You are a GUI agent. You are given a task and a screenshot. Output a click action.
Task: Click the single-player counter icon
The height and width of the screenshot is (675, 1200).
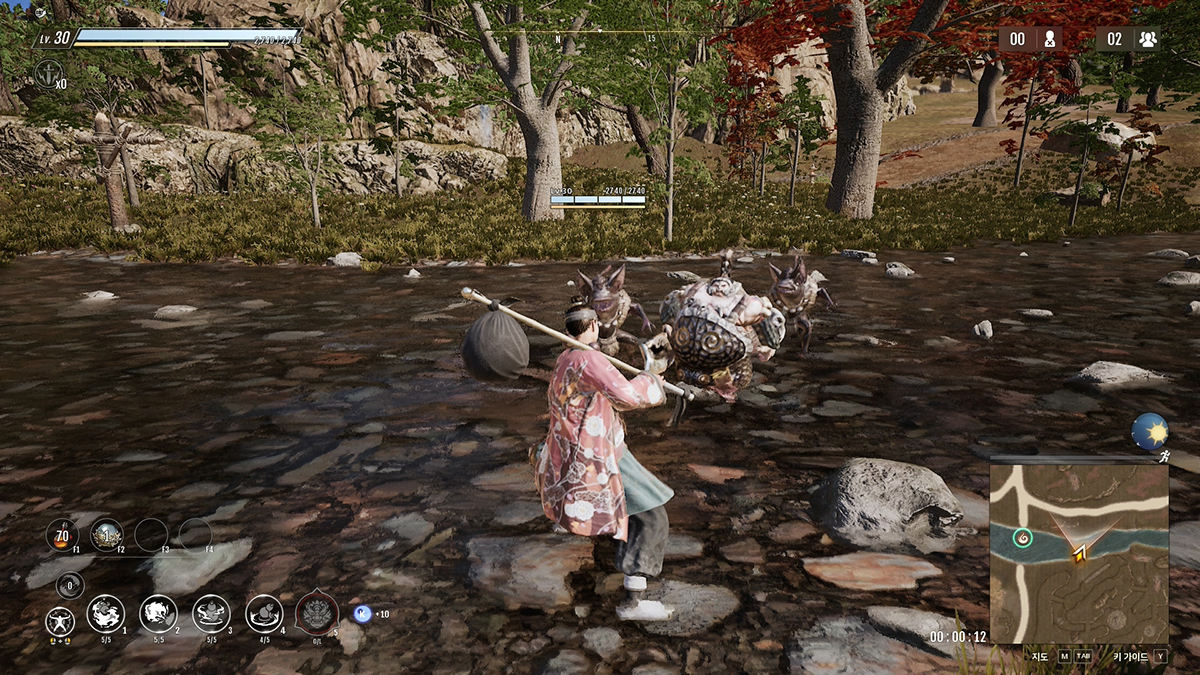(x=1049, y=39)
